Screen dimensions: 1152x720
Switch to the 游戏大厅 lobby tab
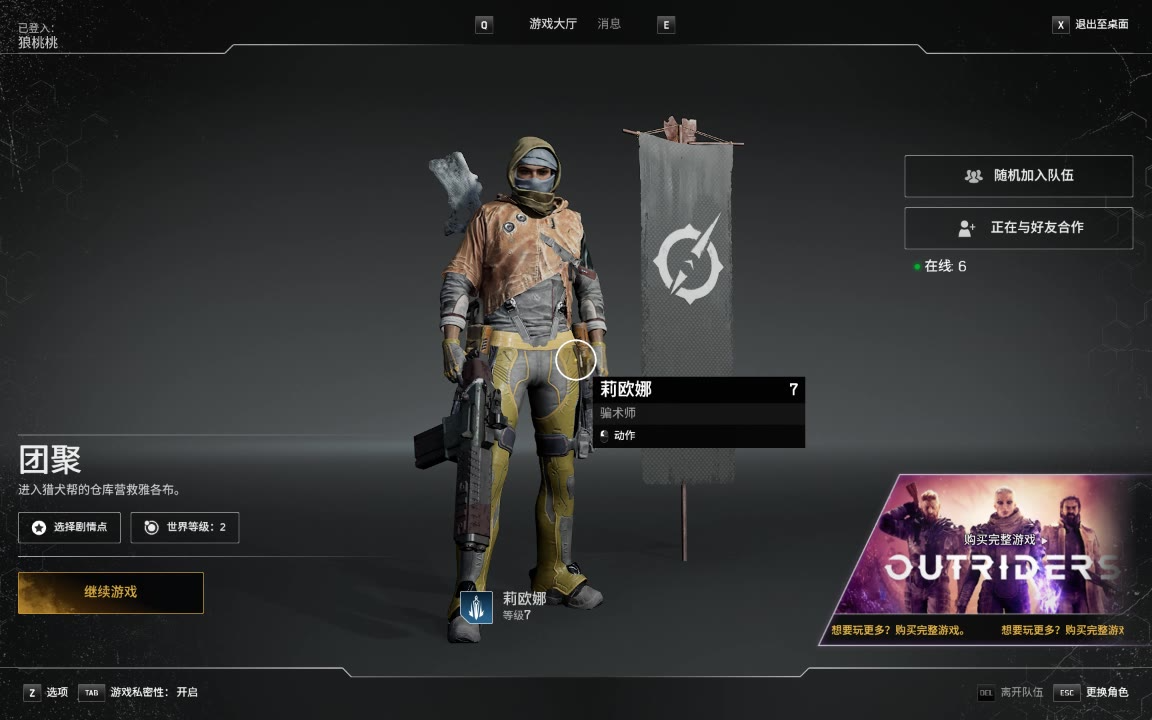553,24
